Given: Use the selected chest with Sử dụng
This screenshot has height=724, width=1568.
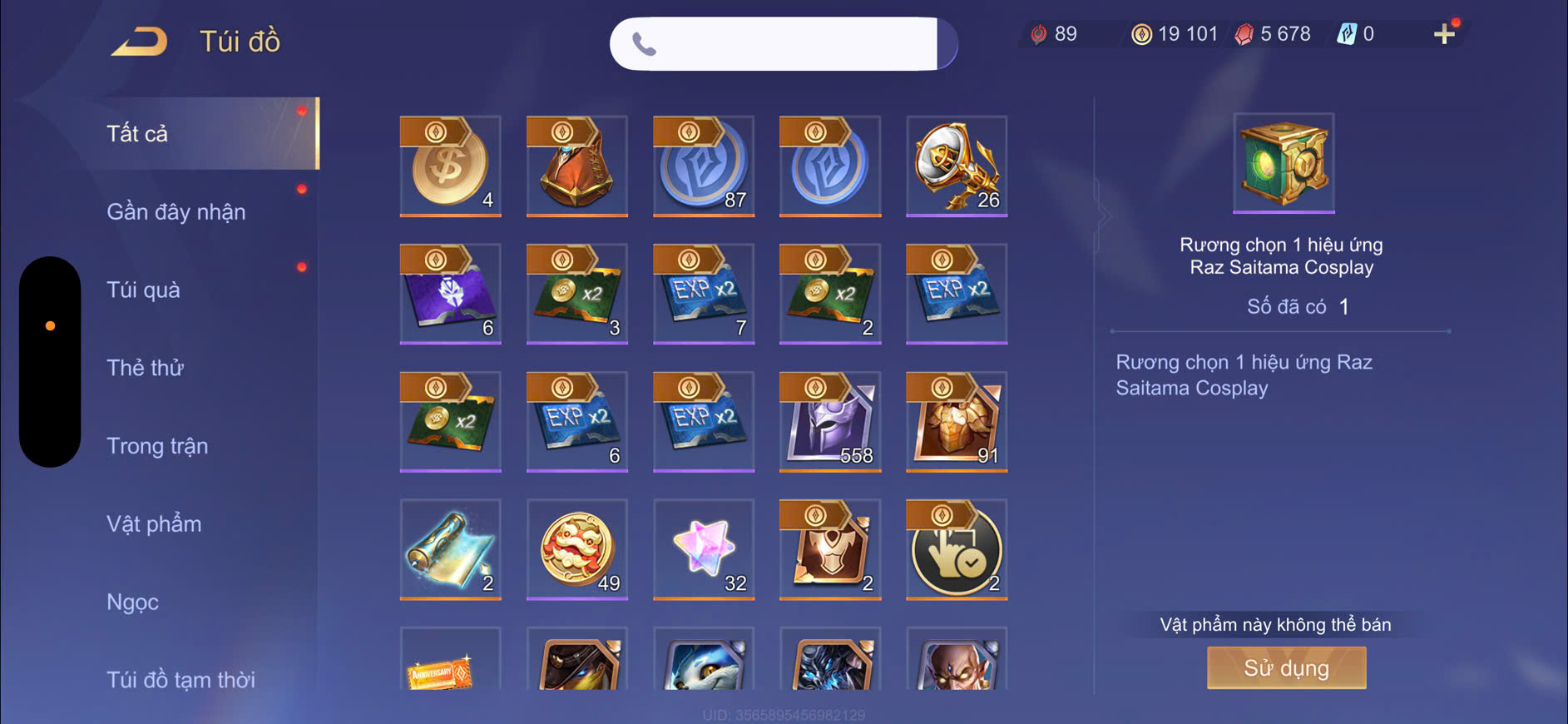Looking at the screenshot, I should pyautogui.click(x=1286, y=667).
